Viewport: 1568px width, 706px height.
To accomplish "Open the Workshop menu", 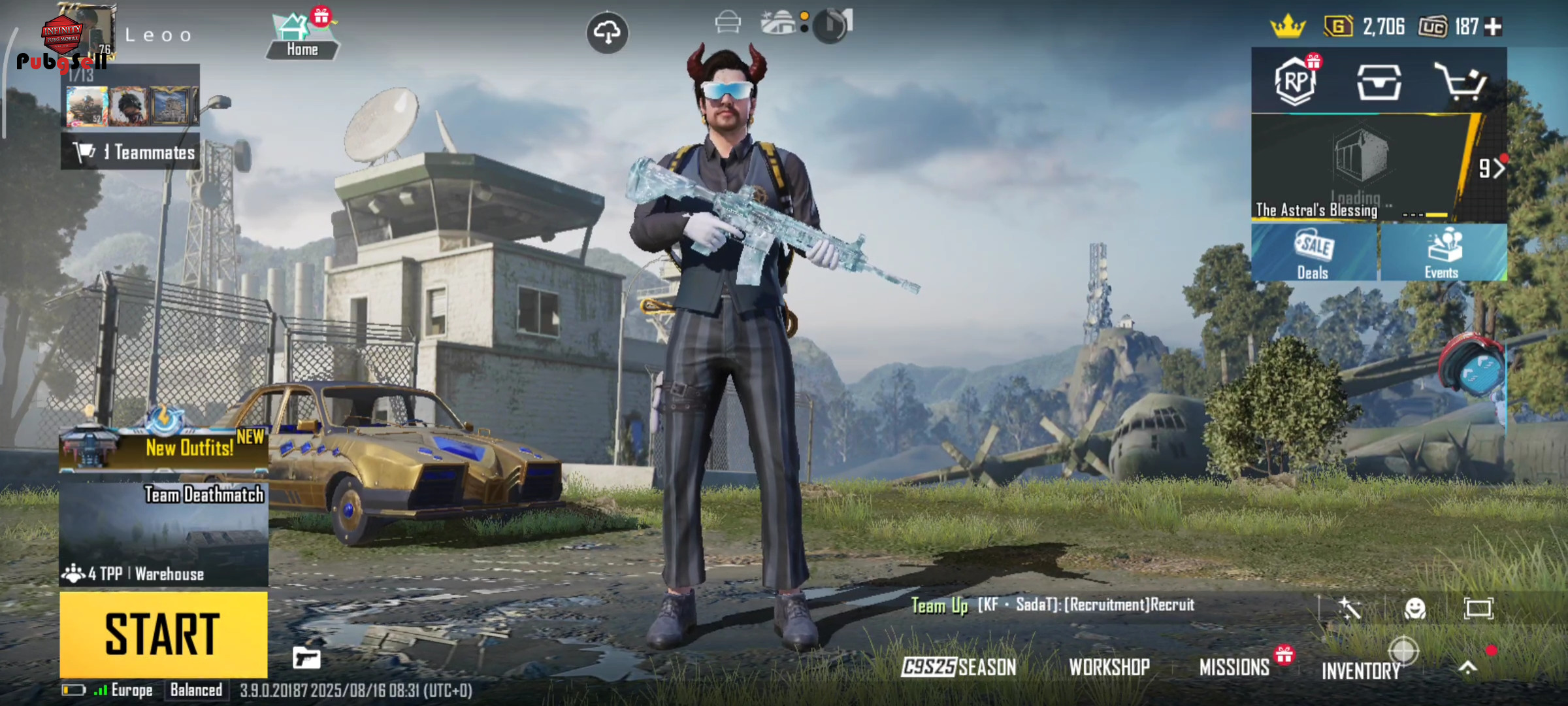I will (x=1109, y=667).
